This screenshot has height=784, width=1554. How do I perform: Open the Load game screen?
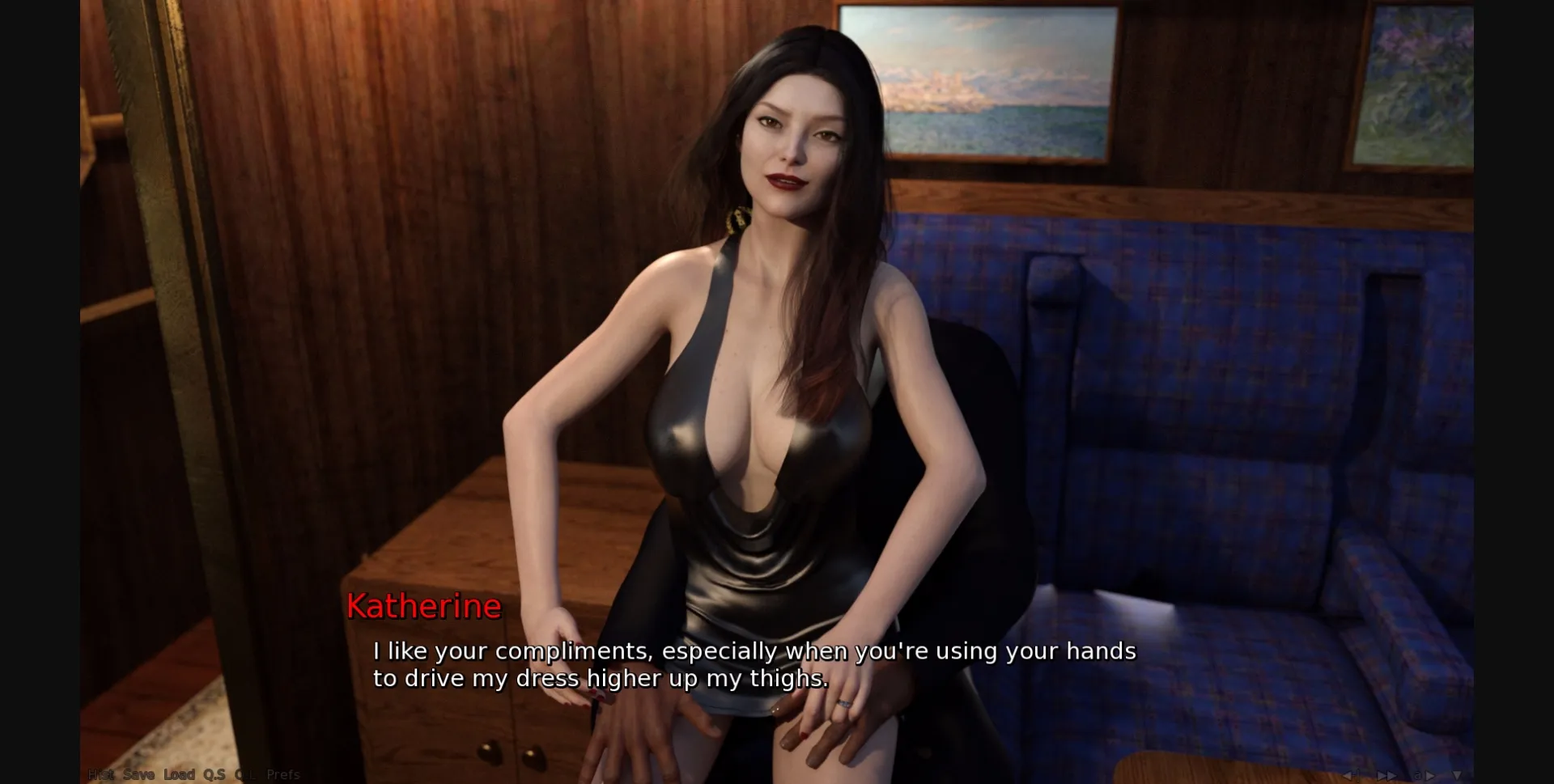pos(180,774)
